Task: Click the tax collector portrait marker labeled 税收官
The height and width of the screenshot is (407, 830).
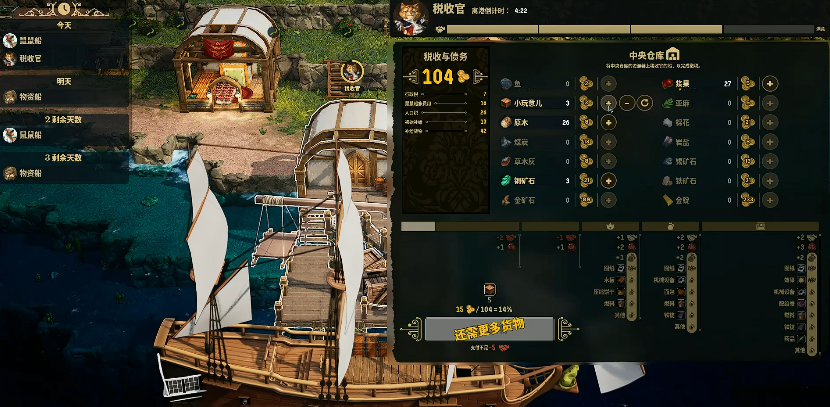Action: click(x=352, y=73)
